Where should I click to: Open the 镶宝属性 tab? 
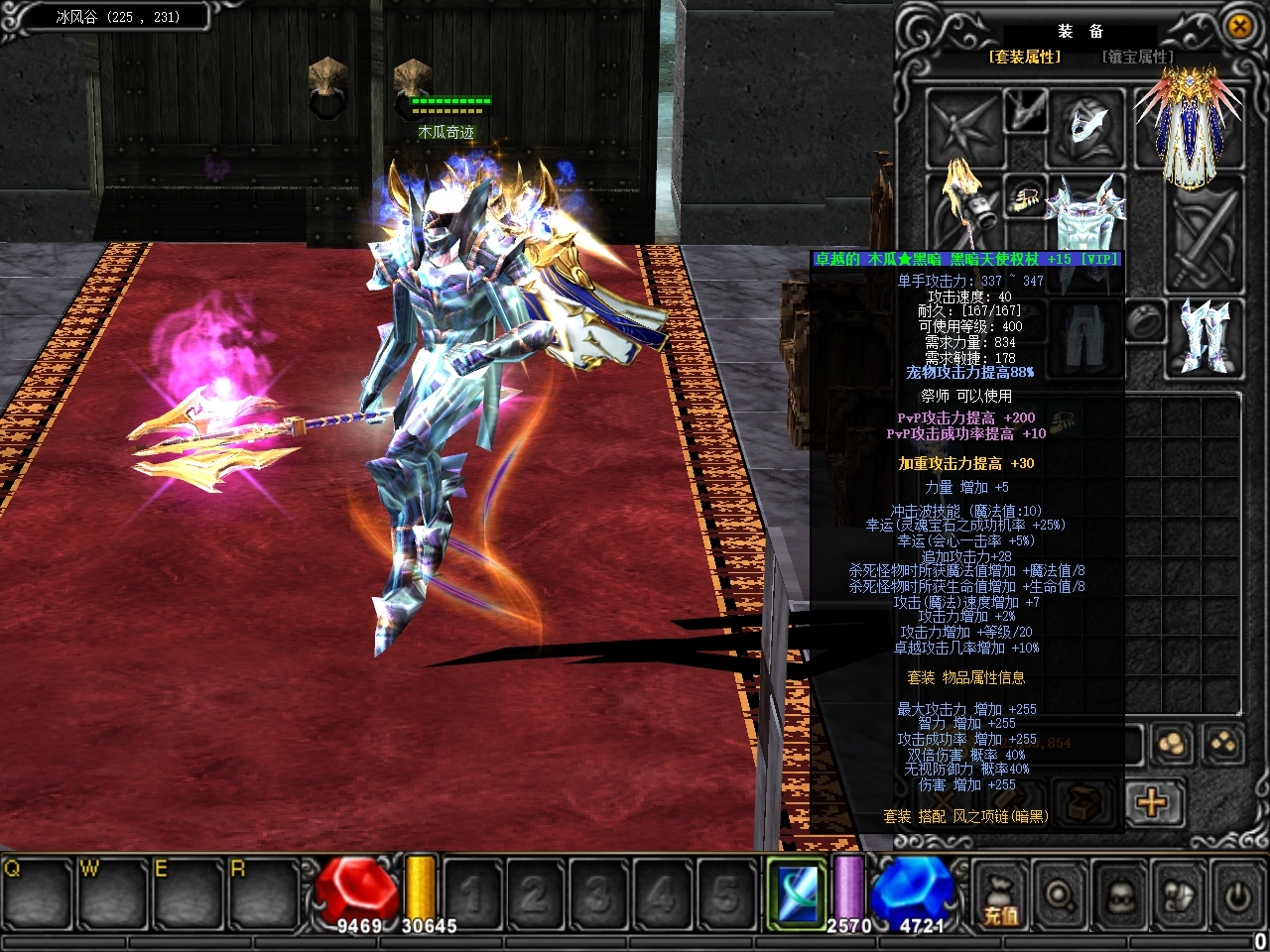pos(1138,58)
